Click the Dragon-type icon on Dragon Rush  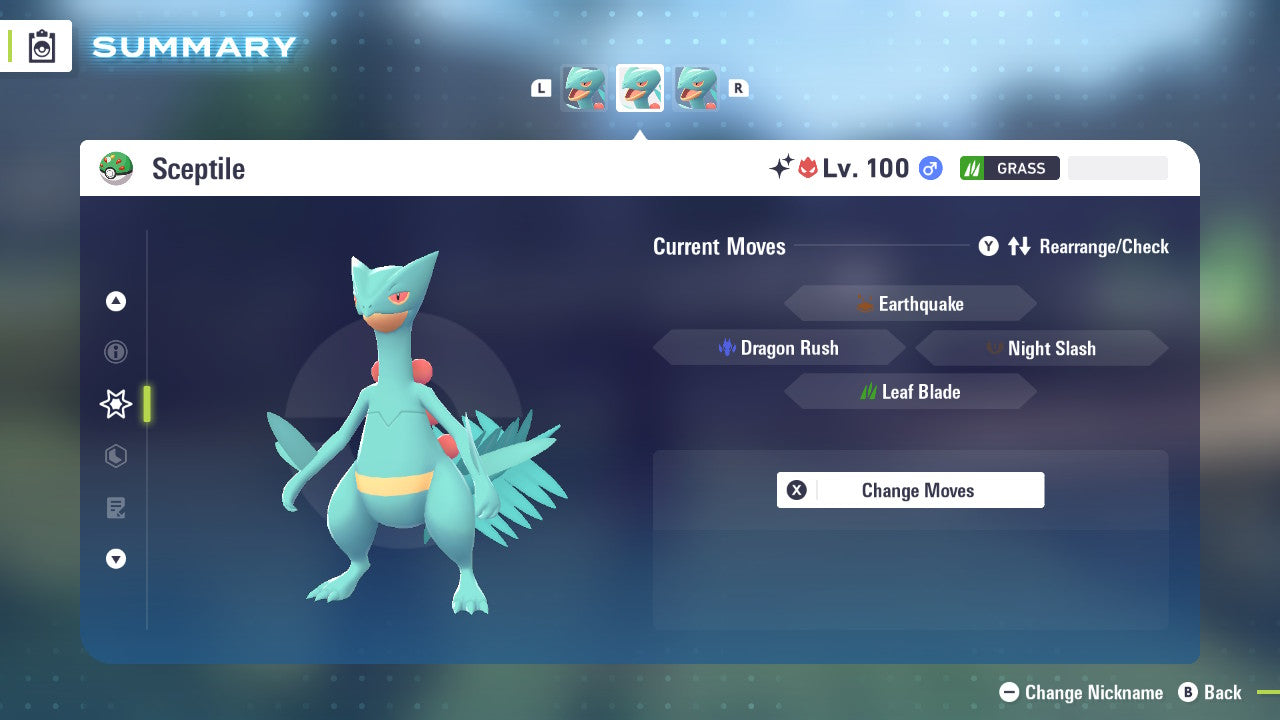pos(727,347)
